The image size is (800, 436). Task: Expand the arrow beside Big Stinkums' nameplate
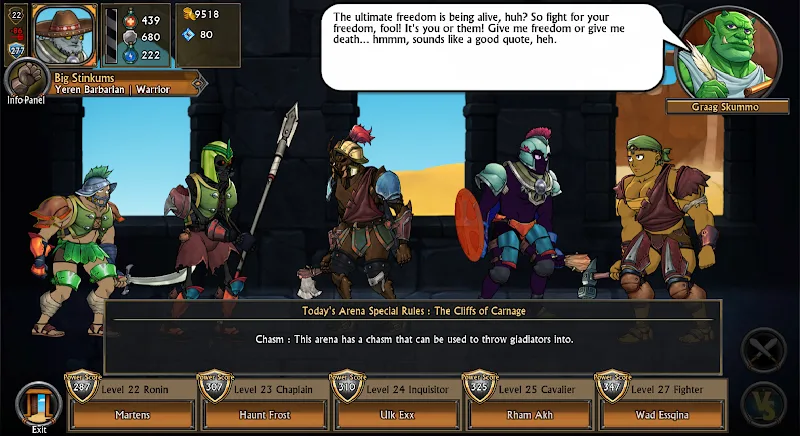coord(200,84)
